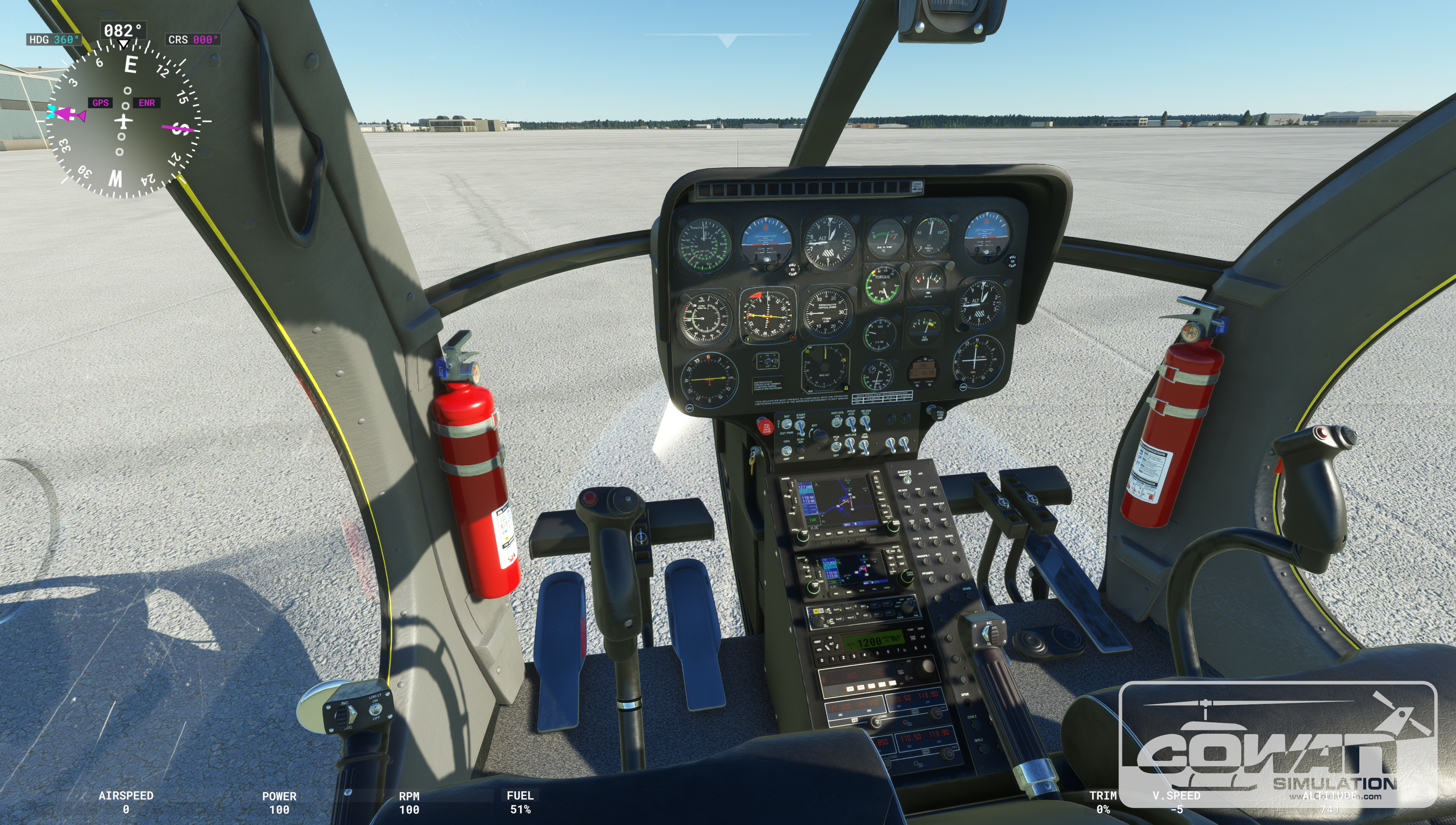Screen dimensions: 1456x825
Task: Click the GPS nav source label
Action: (x=101, y=103)
